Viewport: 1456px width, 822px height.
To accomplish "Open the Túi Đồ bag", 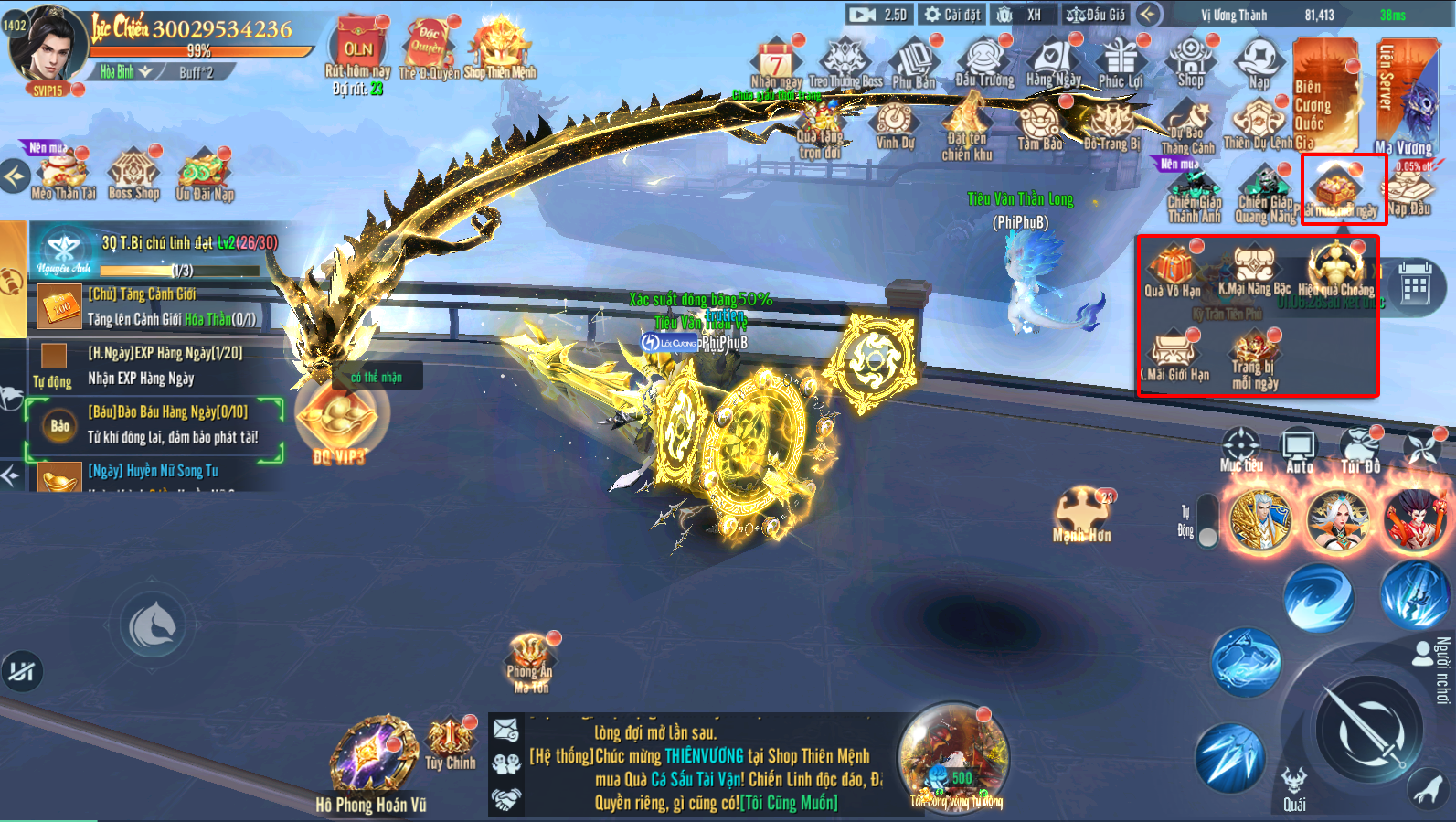I will [x=1360, y=450].
